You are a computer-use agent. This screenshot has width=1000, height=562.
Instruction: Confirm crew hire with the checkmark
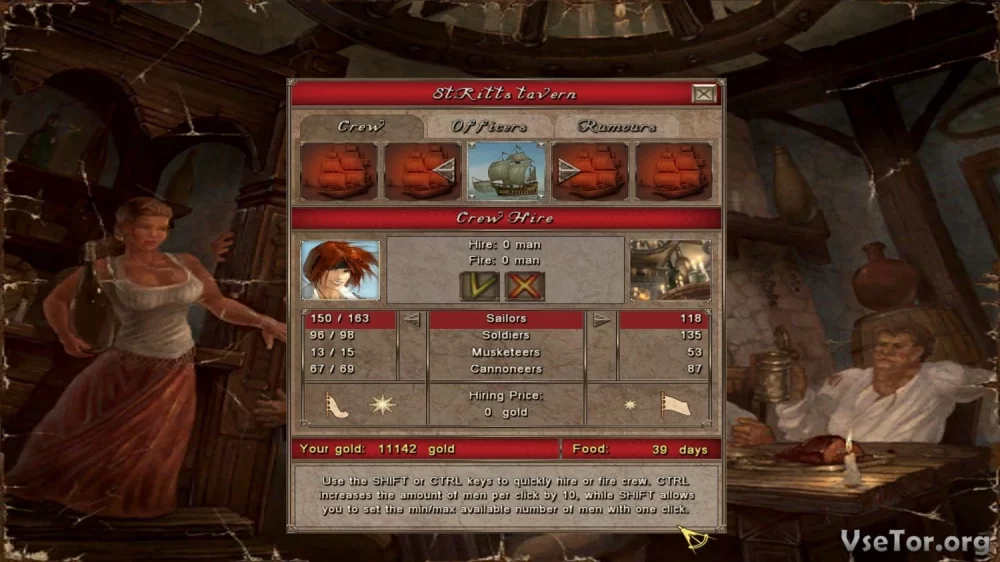tap(479, 286)
